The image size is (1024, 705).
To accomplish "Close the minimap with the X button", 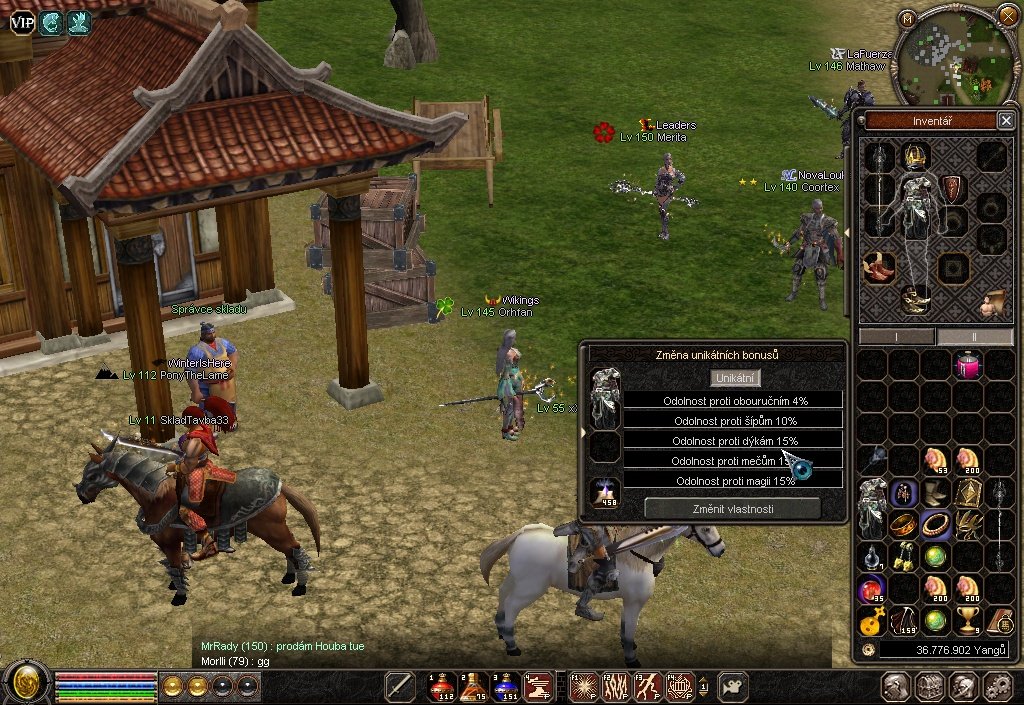I will tap(1006, 17).
